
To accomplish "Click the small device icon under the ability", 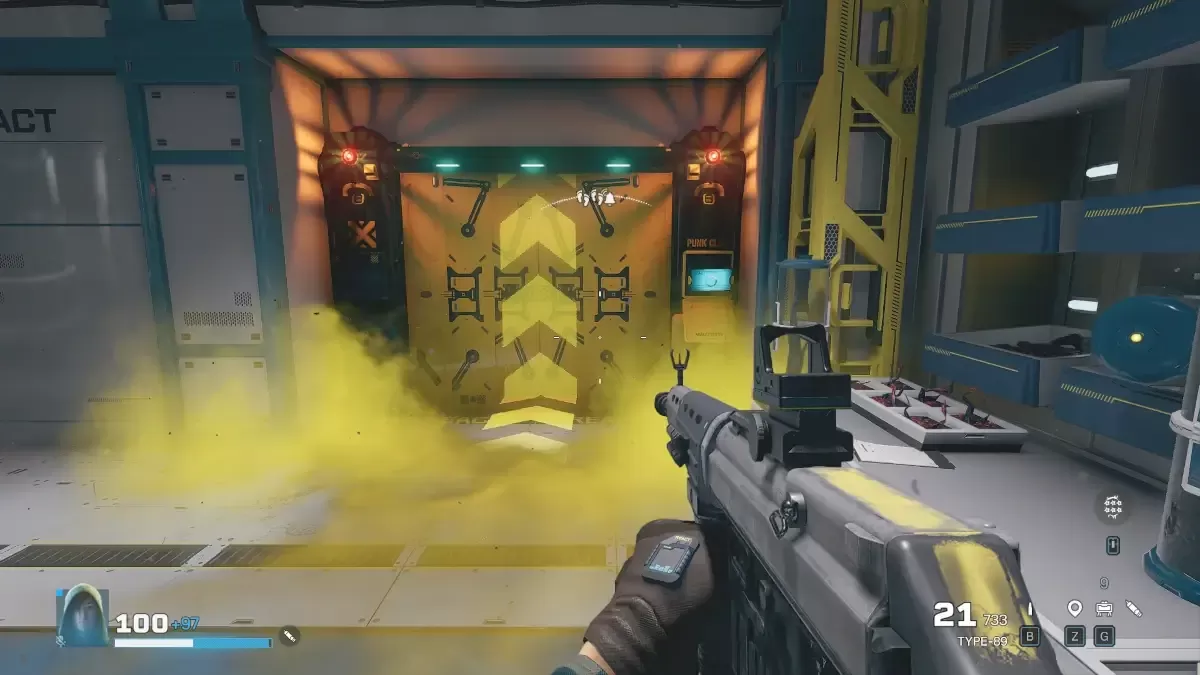I will pyautogui.click(x=1113, y=545).
